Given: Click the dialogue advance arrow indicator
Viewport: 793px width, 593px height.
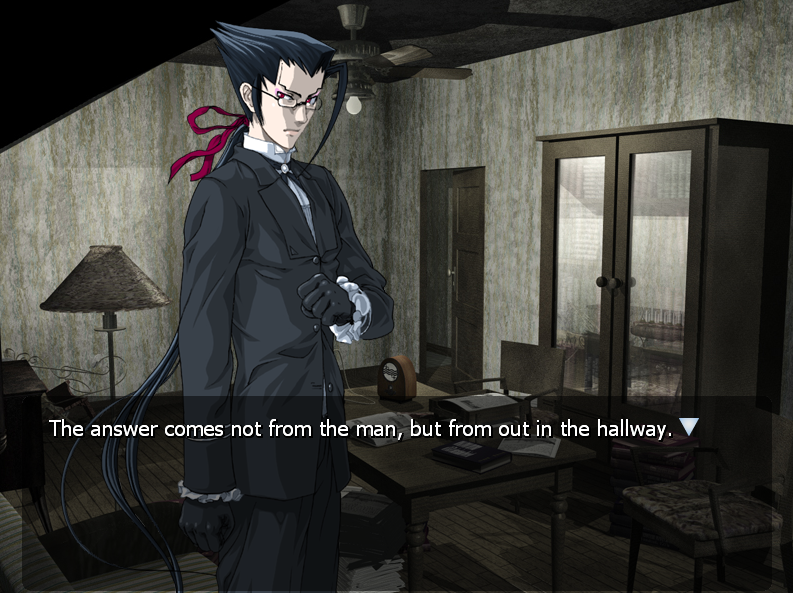Looking at the screenshot, I should [688, 427].
